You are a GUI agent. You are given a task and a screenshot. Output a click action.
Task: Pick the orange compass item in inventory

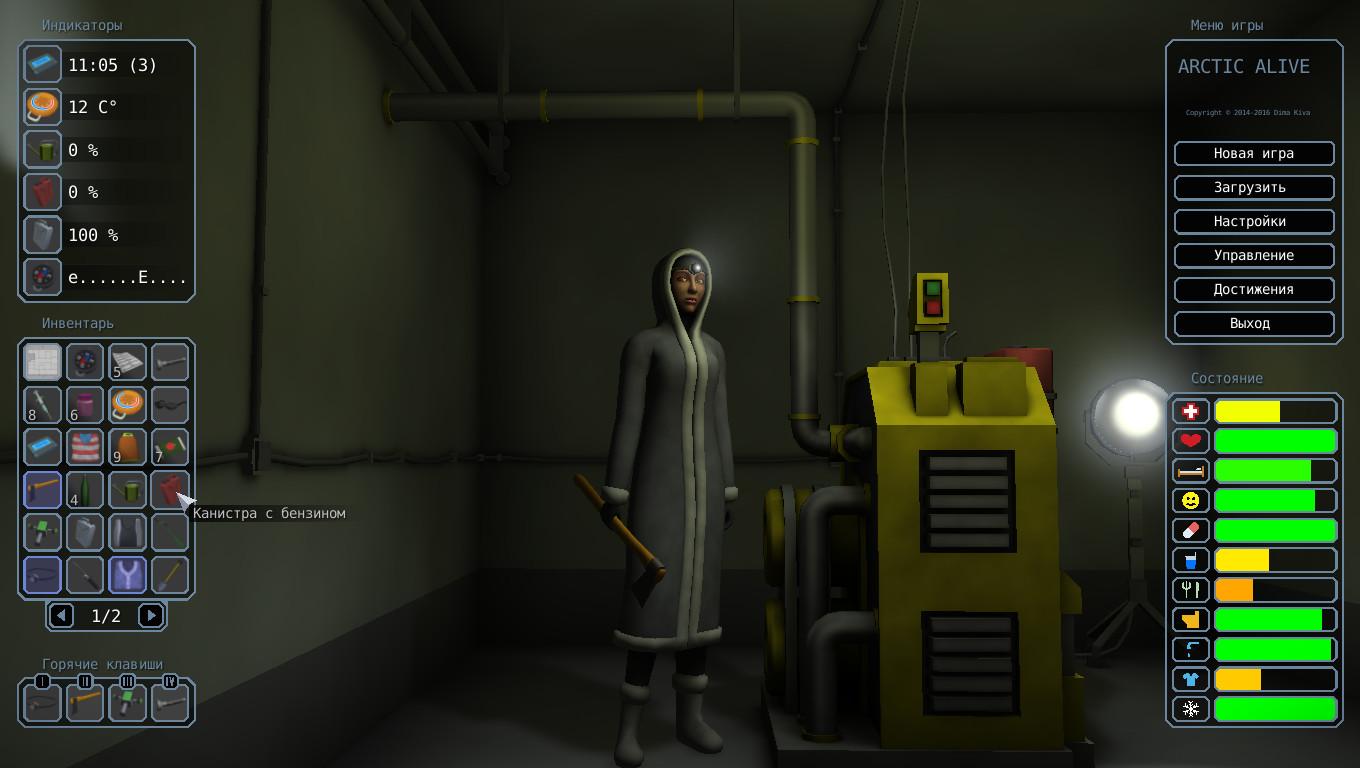pos(127,404)
